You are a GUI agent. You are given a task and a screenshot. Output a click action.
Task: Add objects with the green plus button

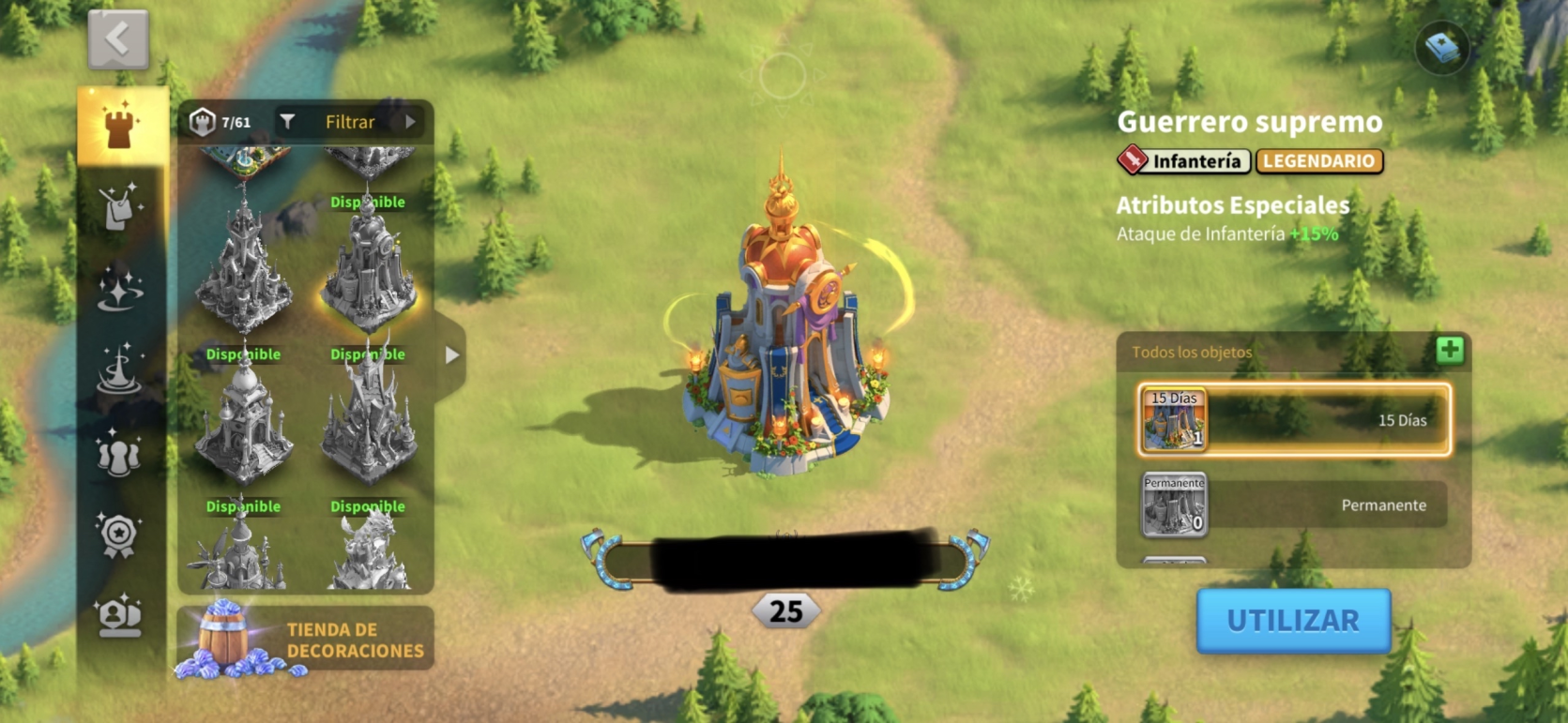[x=1450, y=351]
